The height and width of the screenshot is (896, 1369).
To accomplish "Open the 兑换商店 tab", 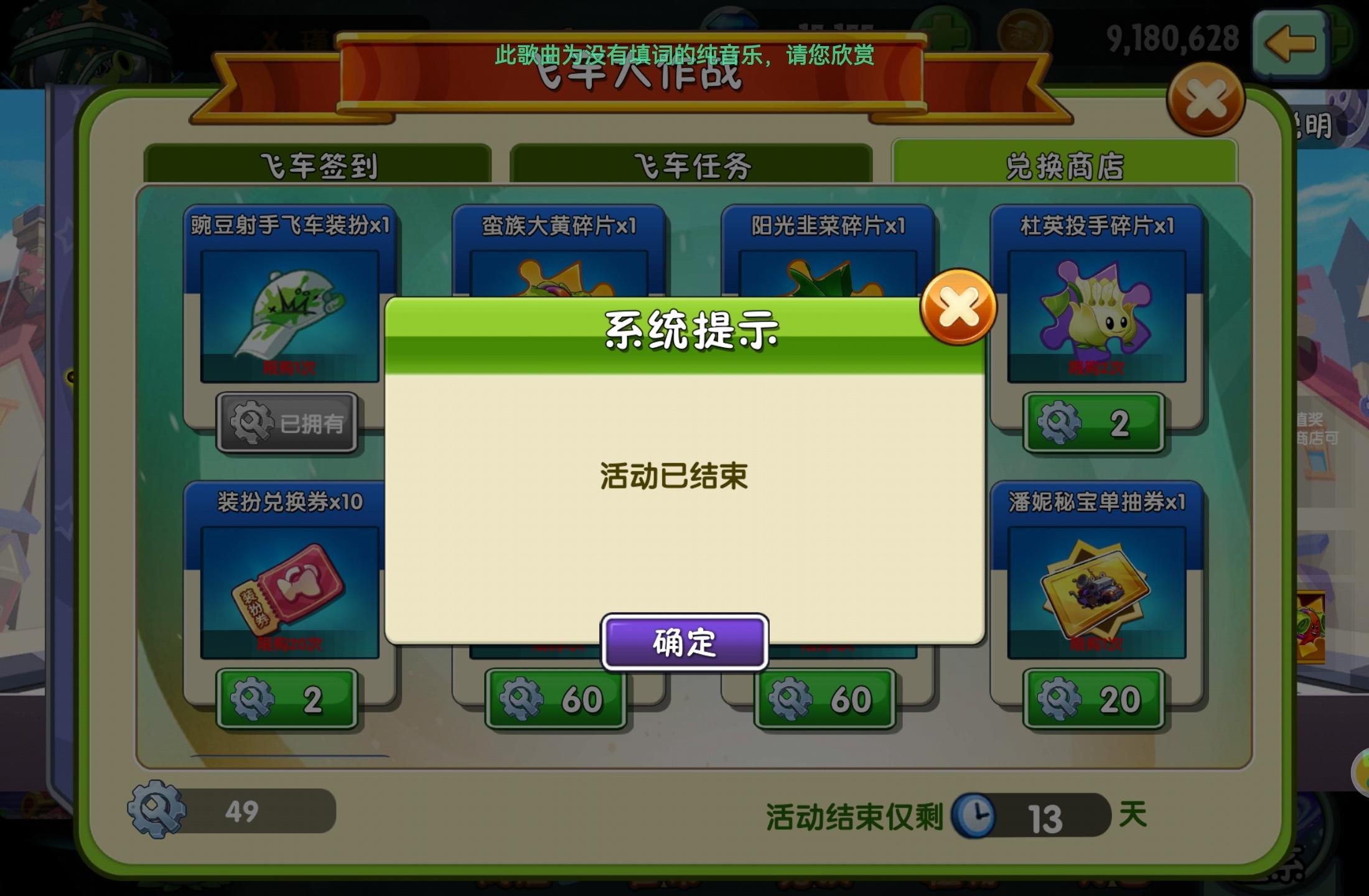I will coord(1064,162).
